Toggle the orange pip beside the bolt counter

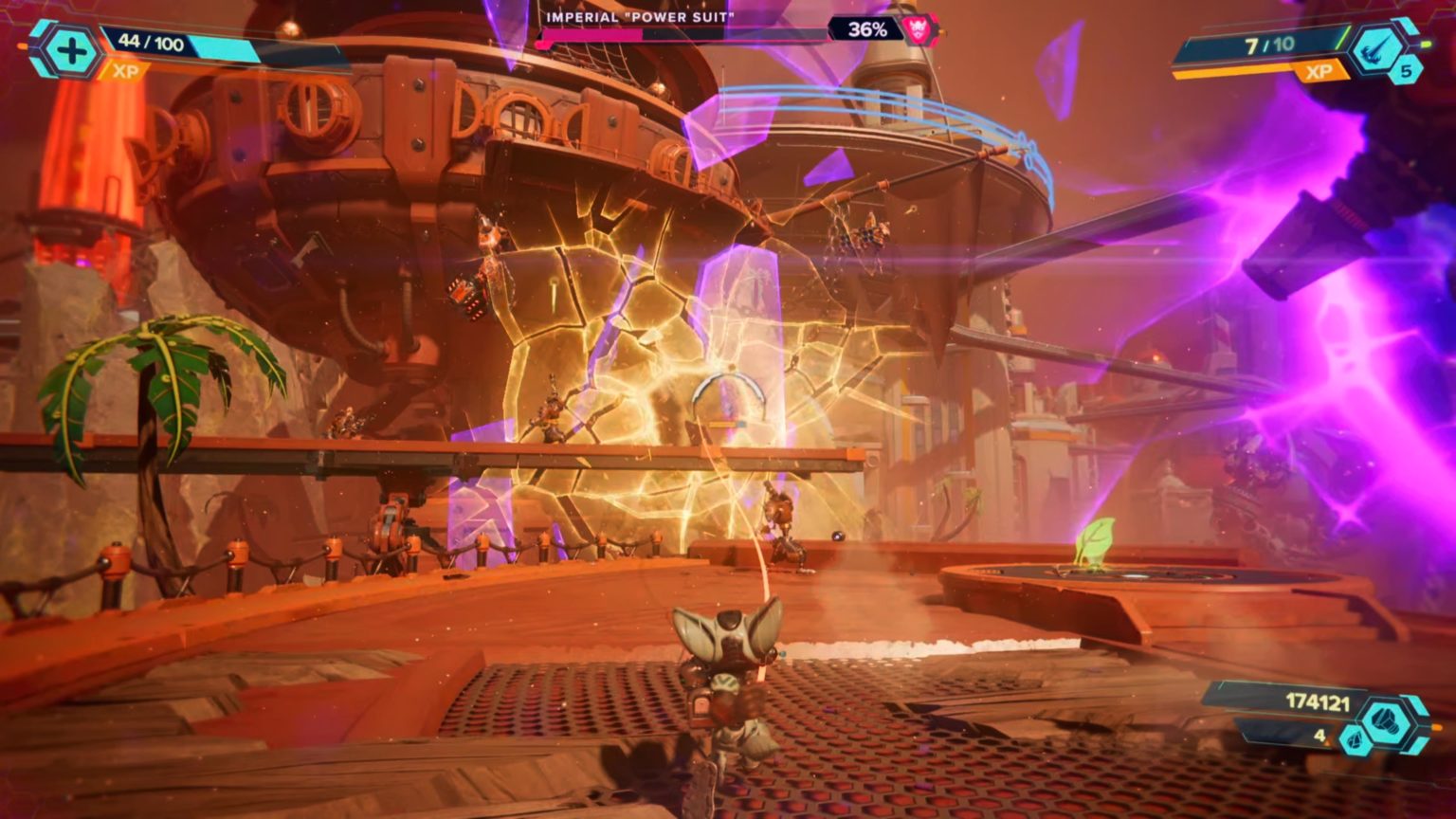point(1436,726)
